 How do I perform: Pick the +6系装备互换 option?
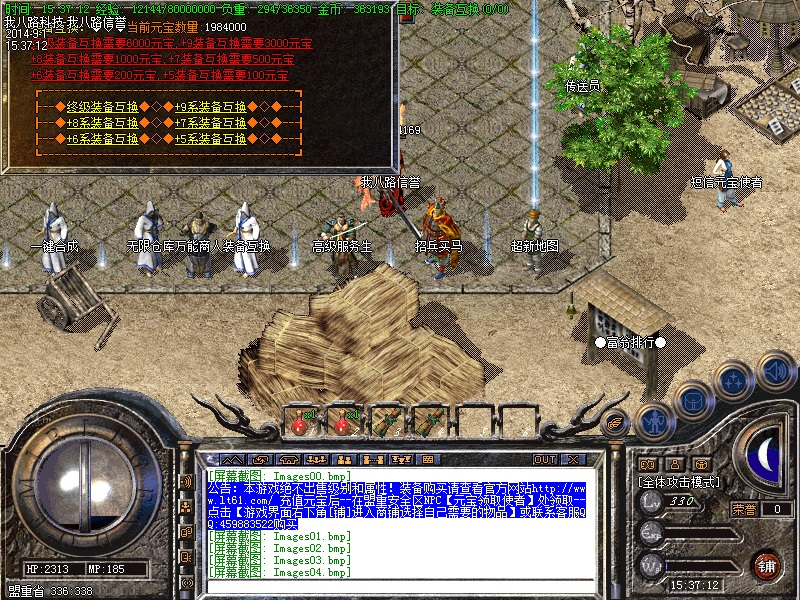coord(102,139)
